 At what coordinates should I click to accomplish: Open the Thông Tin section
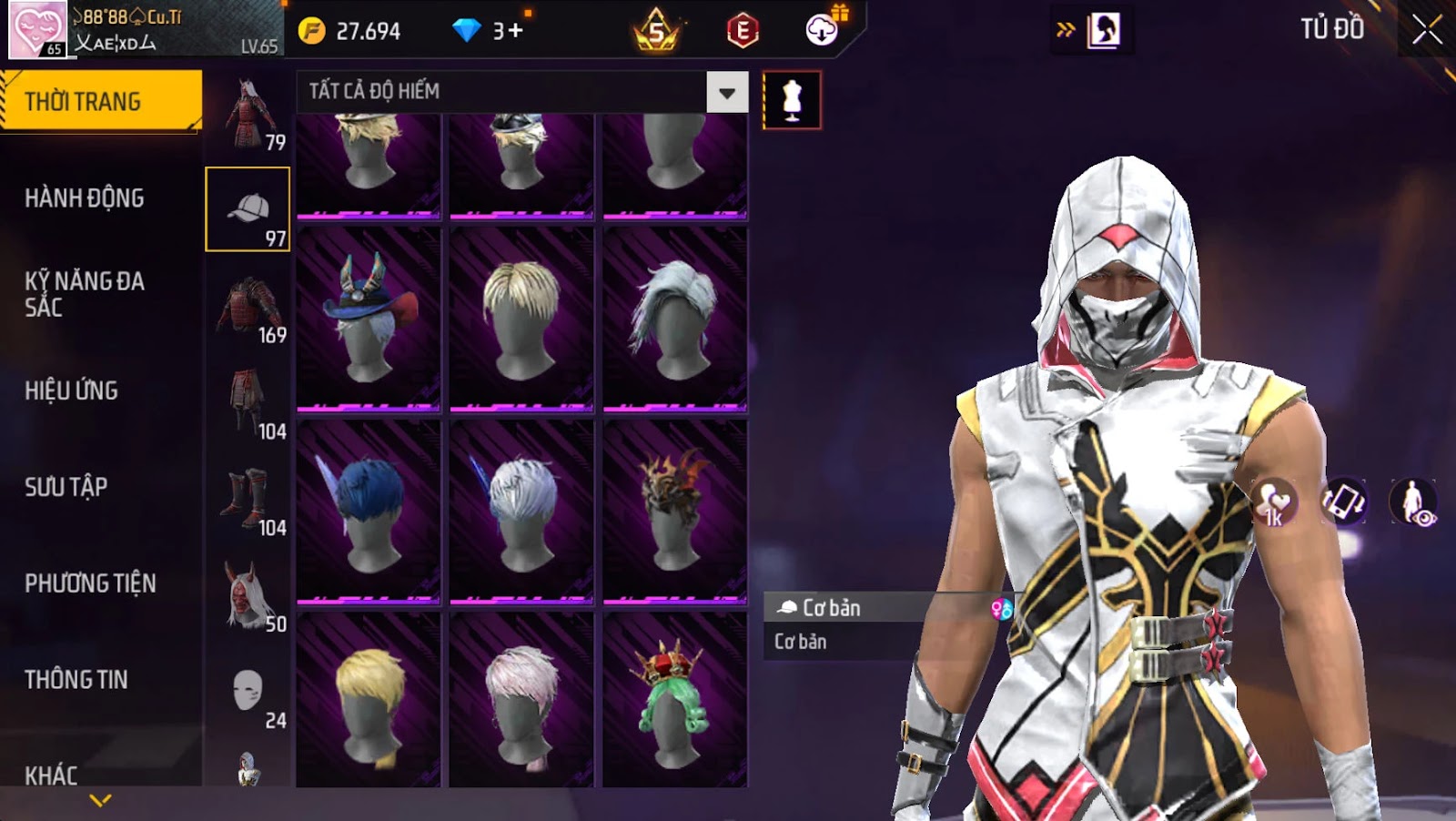pos(76,680)
